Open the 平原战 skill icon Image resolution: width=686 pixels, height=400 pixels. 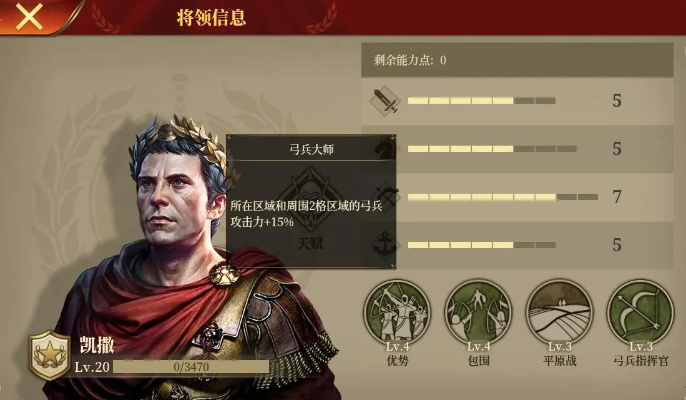(559, 311)
